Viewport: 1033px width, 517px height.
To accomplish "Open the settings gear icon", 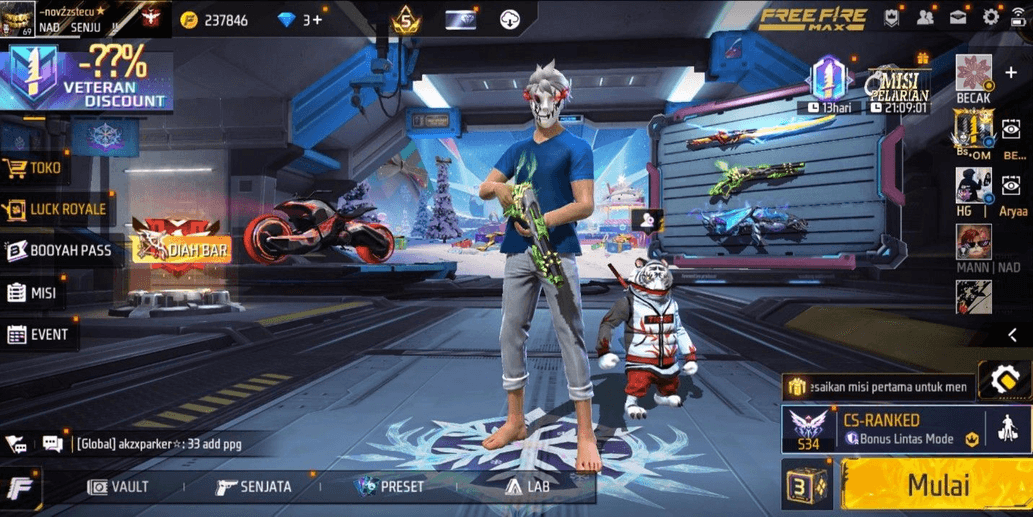I will point(991,17).
